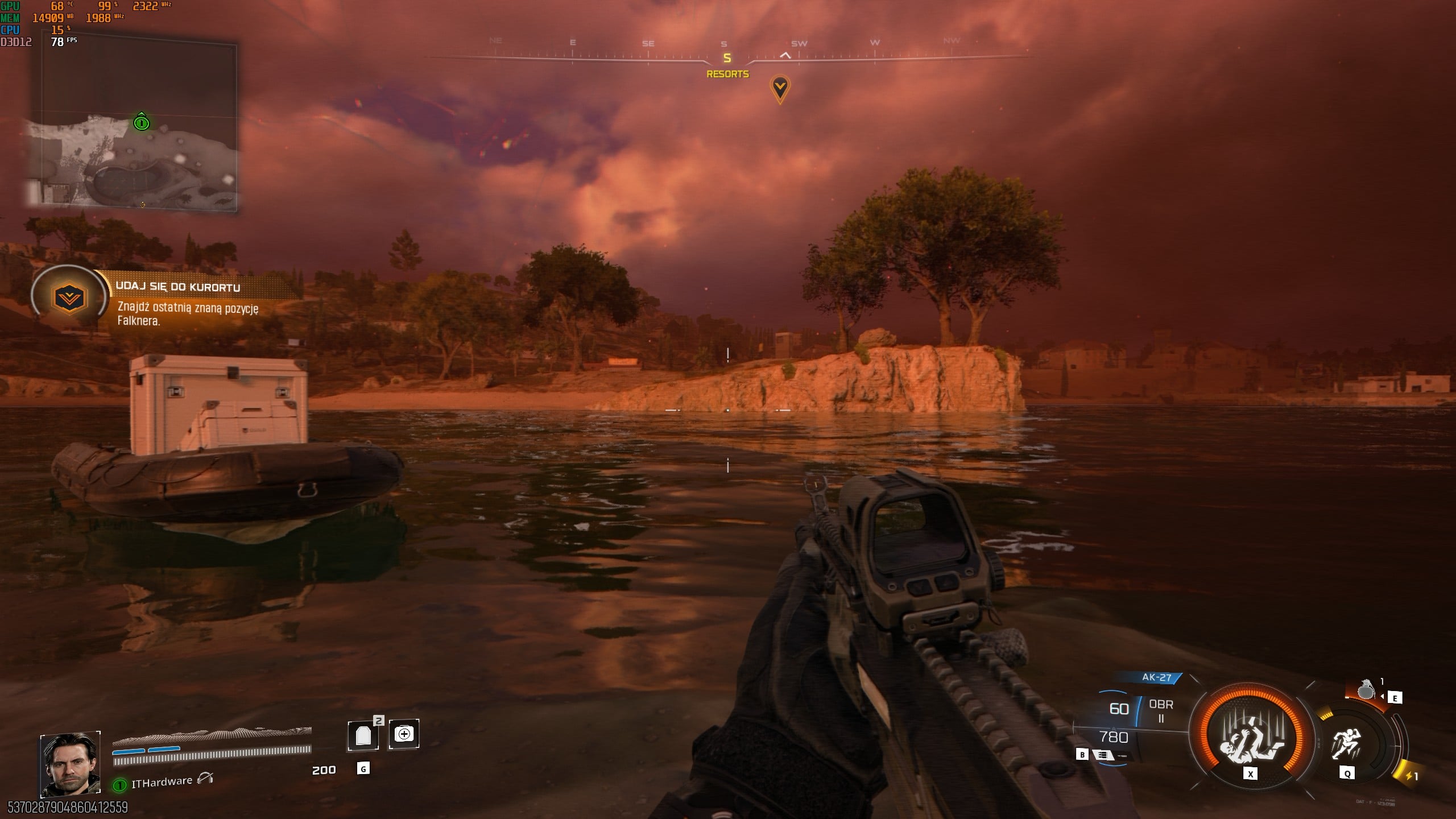Select the AK-27 weapon label
This screenshot has height=819, width=1456.
pos(1156,677)
